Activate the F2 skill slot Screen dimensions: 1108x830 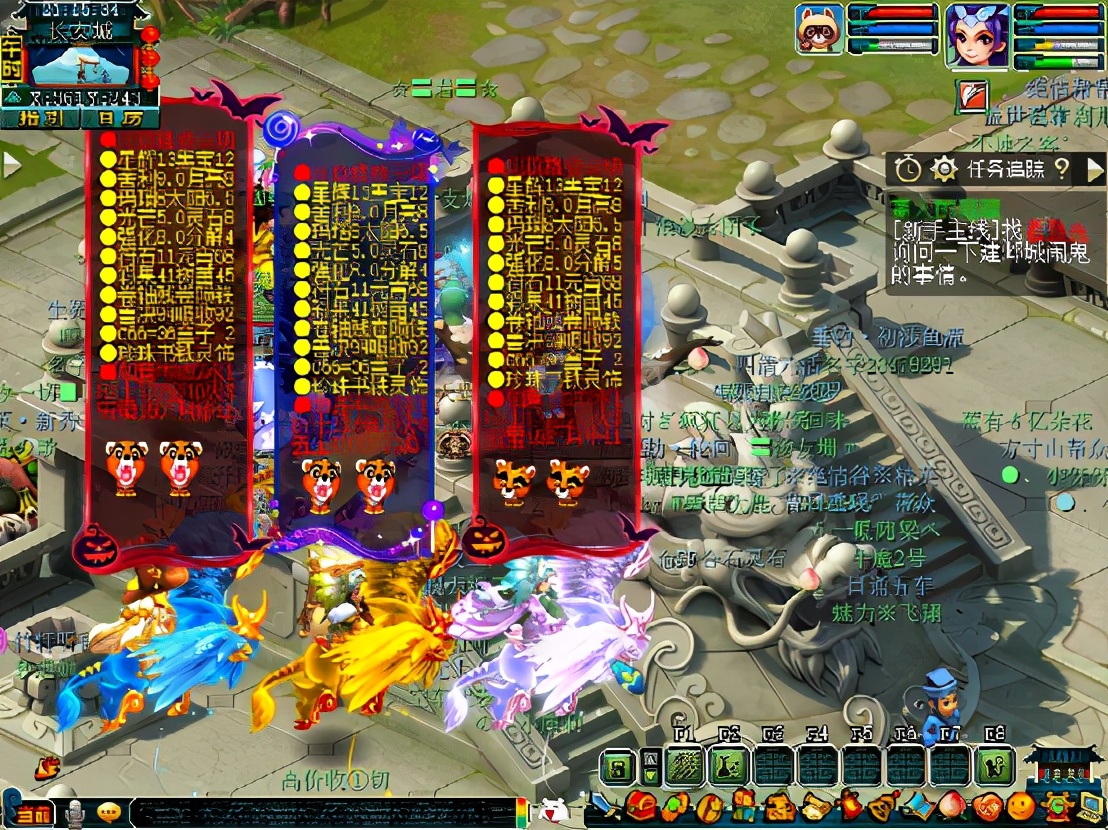tap(728, 768)
